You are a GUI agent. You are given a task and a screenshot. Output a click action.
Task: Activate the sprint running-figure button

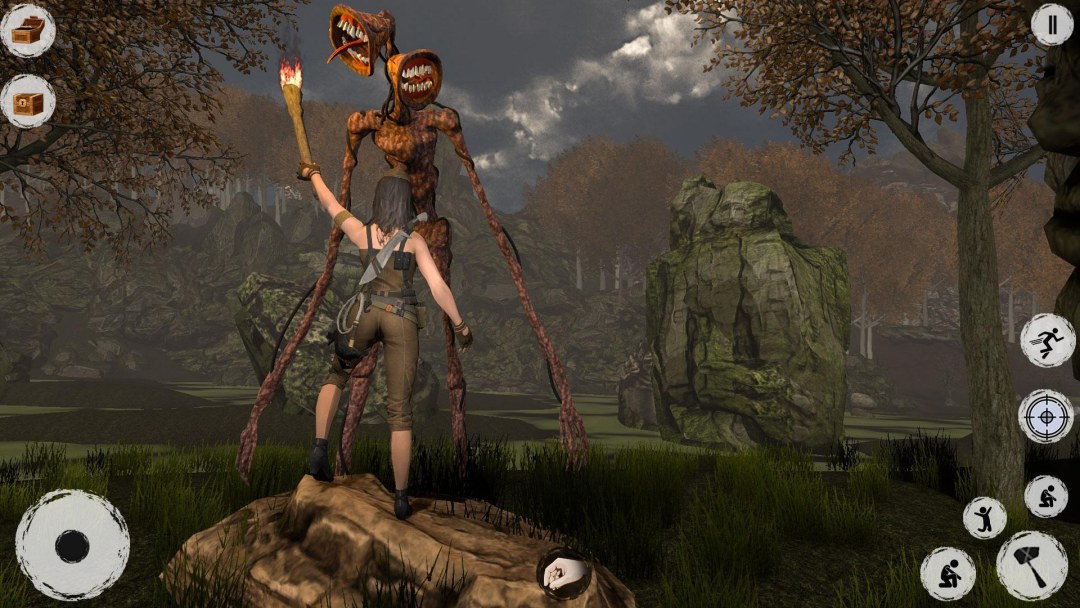(x=1047, y=340)
